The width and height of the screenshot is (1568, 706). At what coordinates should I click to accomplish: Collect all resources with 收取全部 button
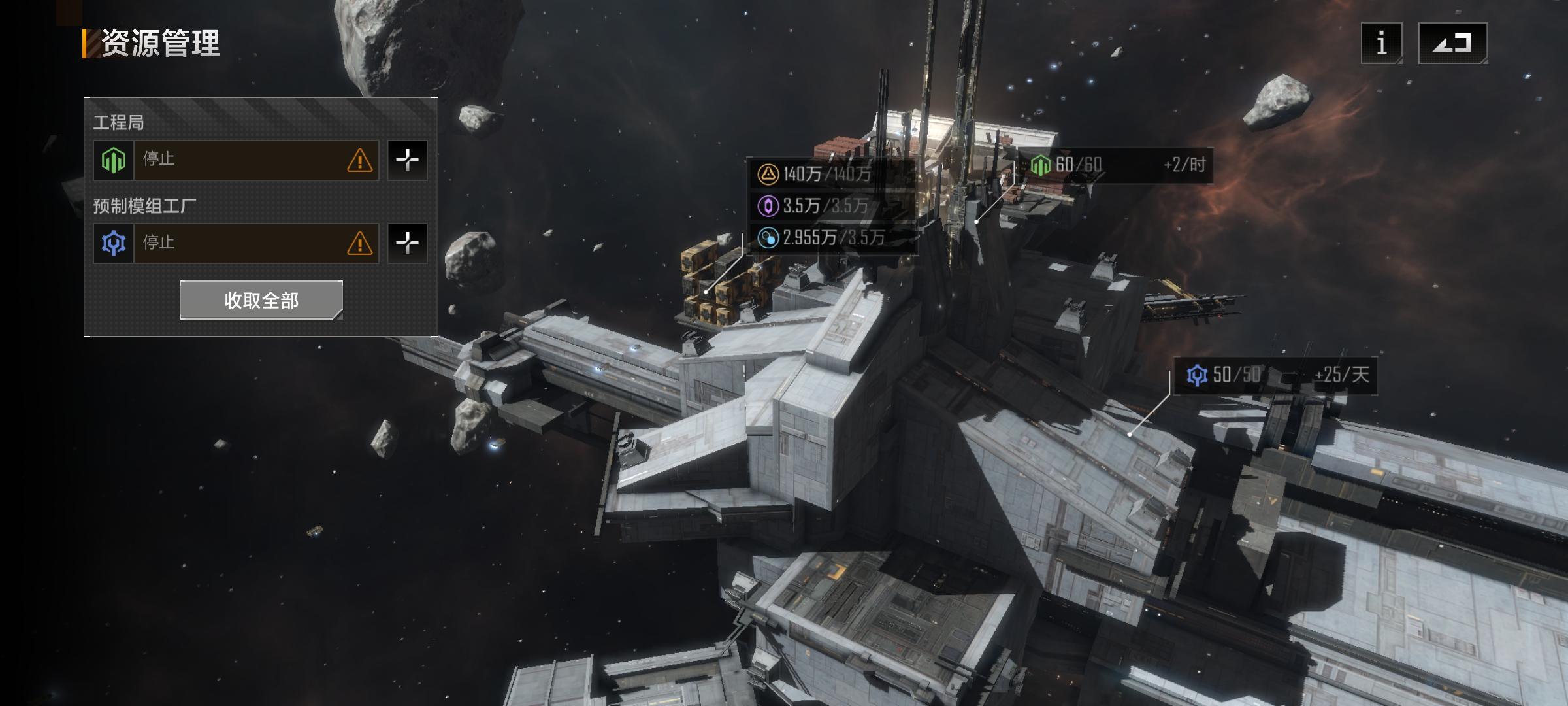coord(261,300)
